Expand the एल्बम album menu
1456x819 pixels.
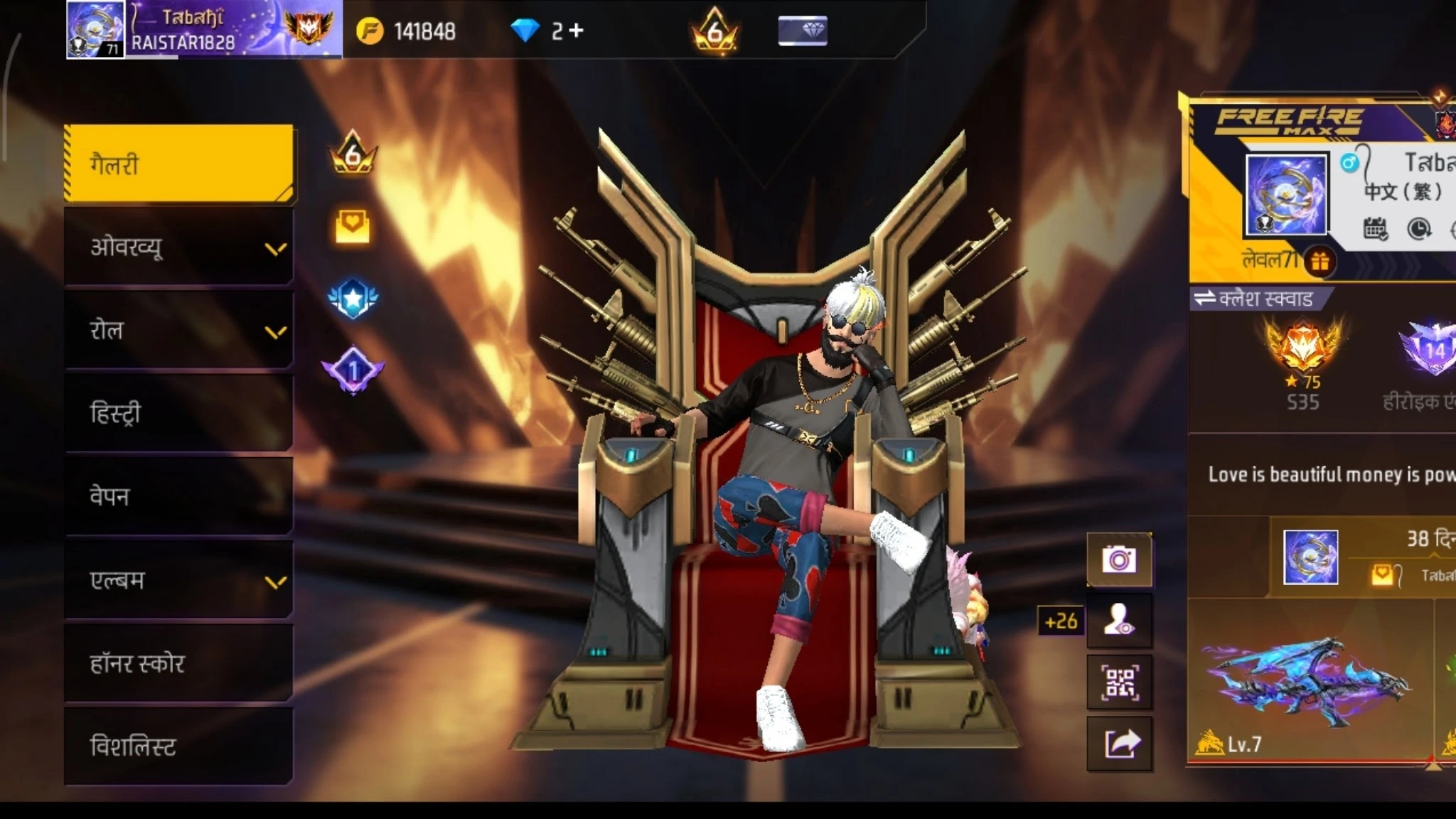tap(178, 580)
